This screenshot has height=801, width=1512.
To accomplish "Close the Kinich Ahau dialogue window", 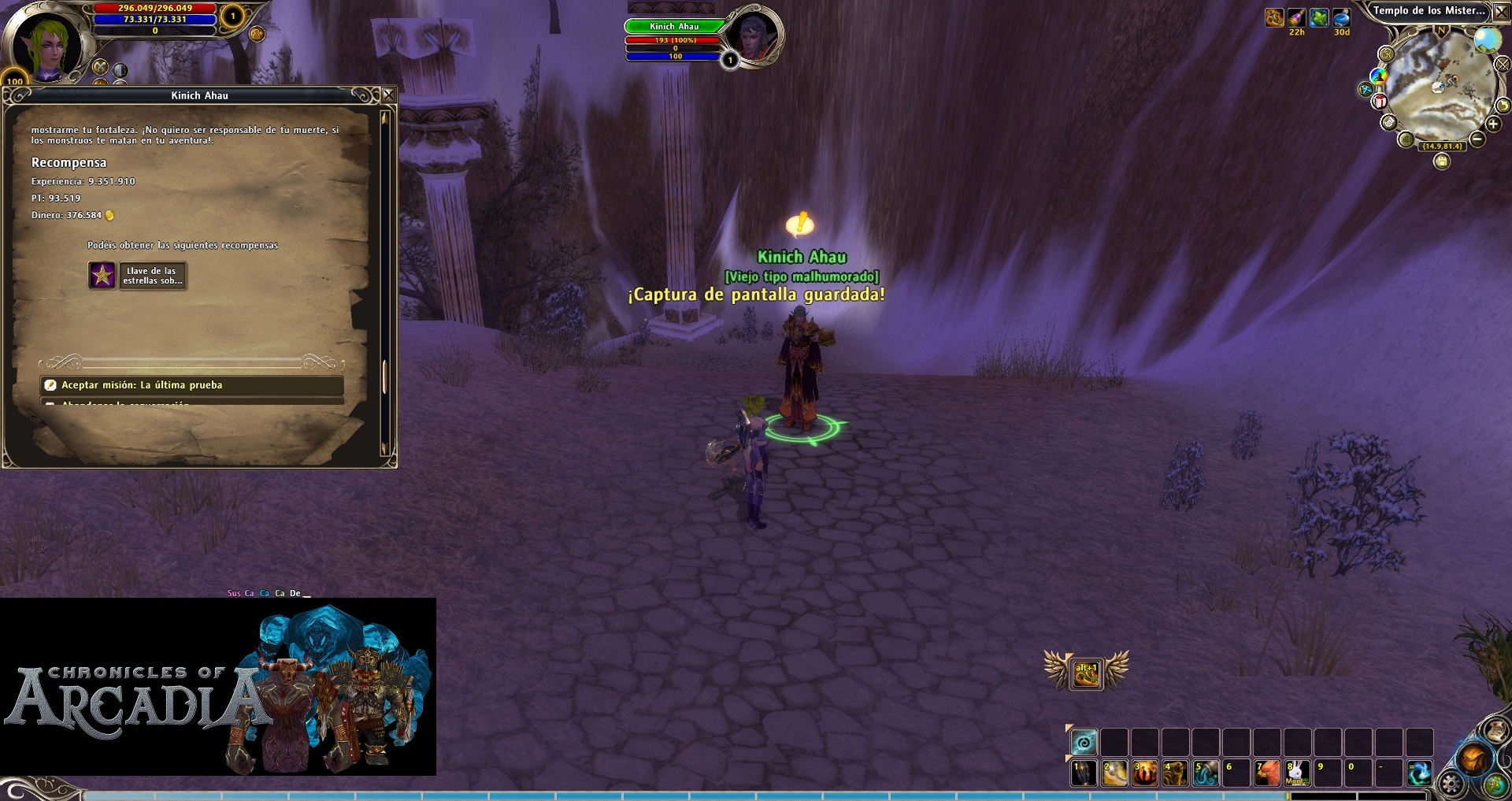I will pos(388,95).
